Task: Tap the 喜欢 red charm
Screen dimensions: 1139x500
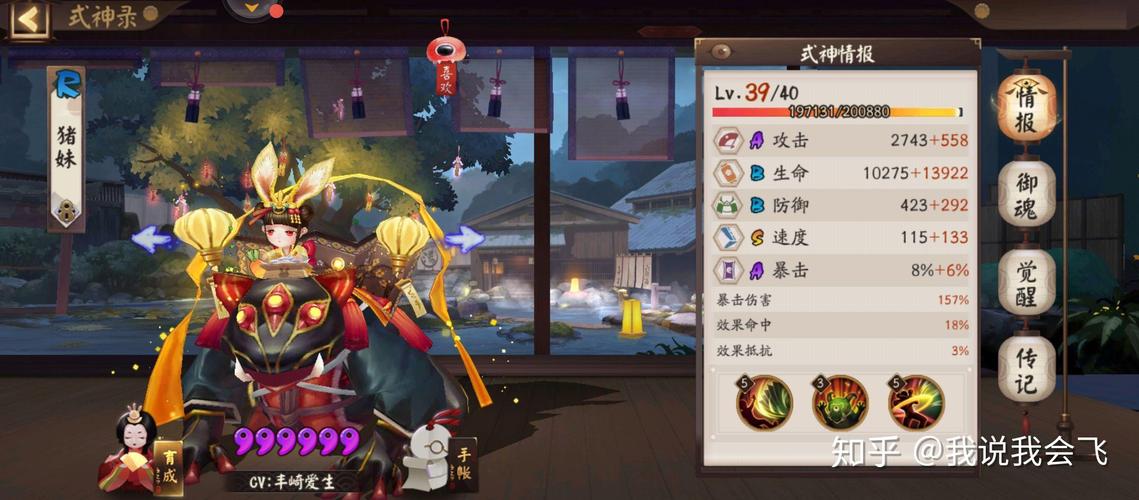Action: (x=444, y=64)
